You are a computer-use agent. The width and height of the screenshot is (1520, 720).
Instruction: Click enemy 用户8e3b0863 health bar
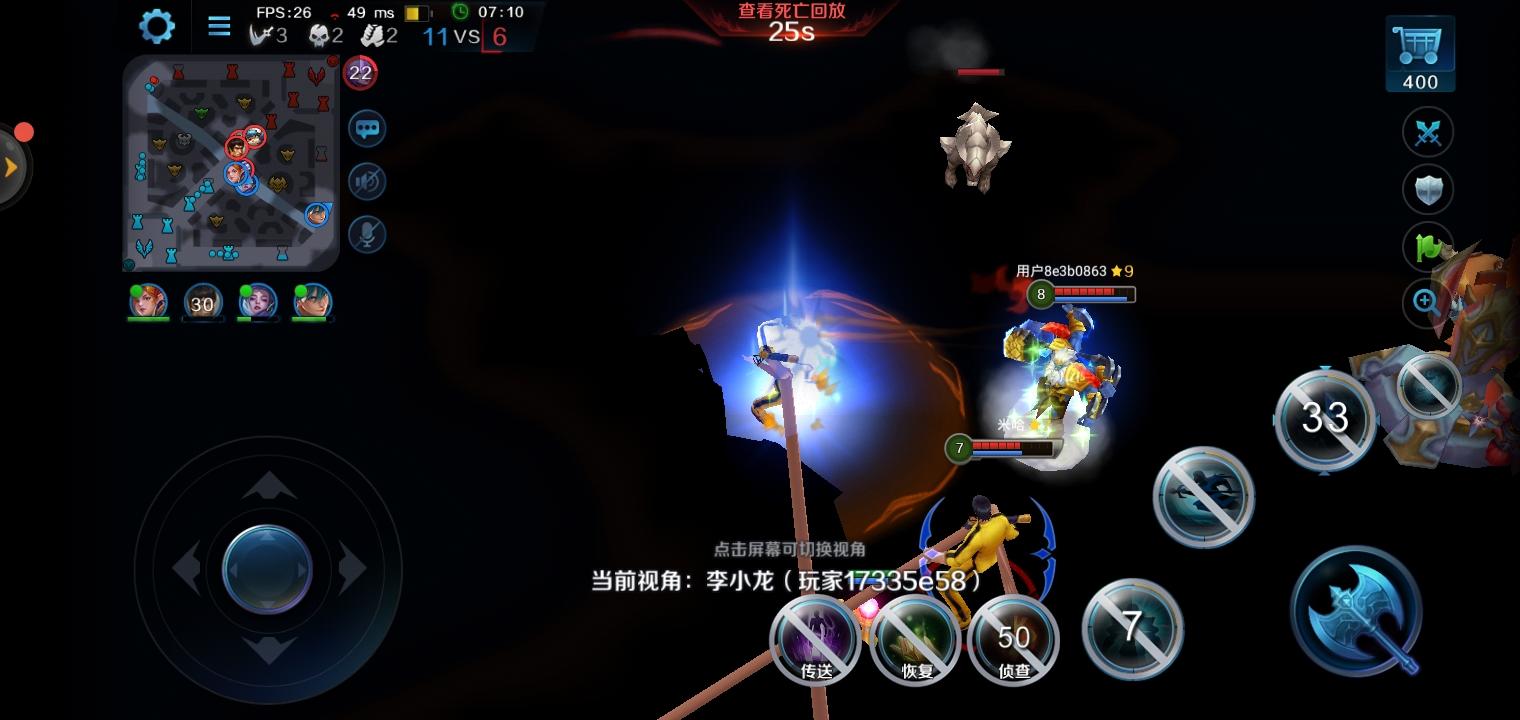coord(1085,294)
